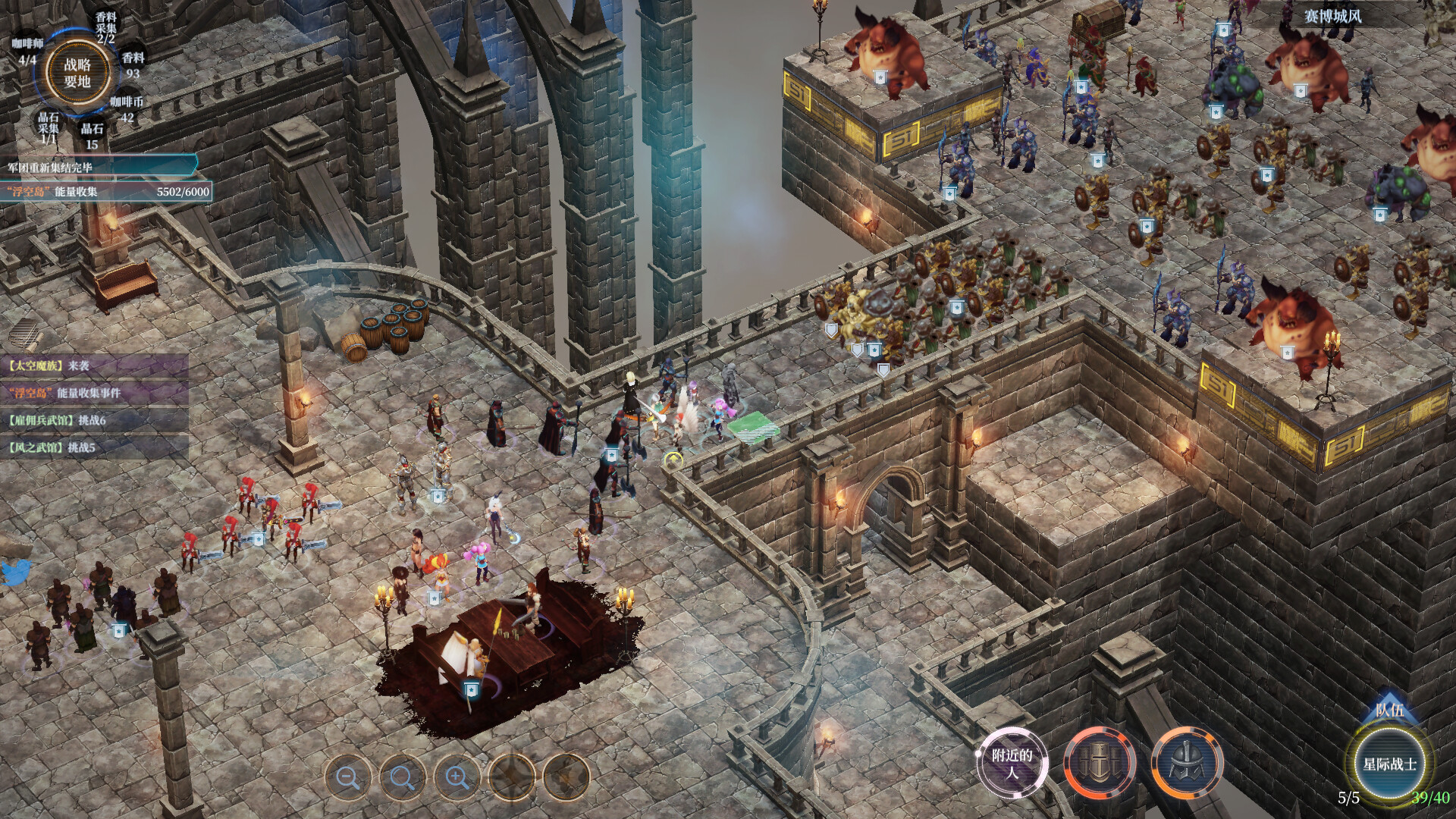Click the faded four-point compass button
Image resolution: width=1456 pixels, height=819 pixels.
click(512, 777)
